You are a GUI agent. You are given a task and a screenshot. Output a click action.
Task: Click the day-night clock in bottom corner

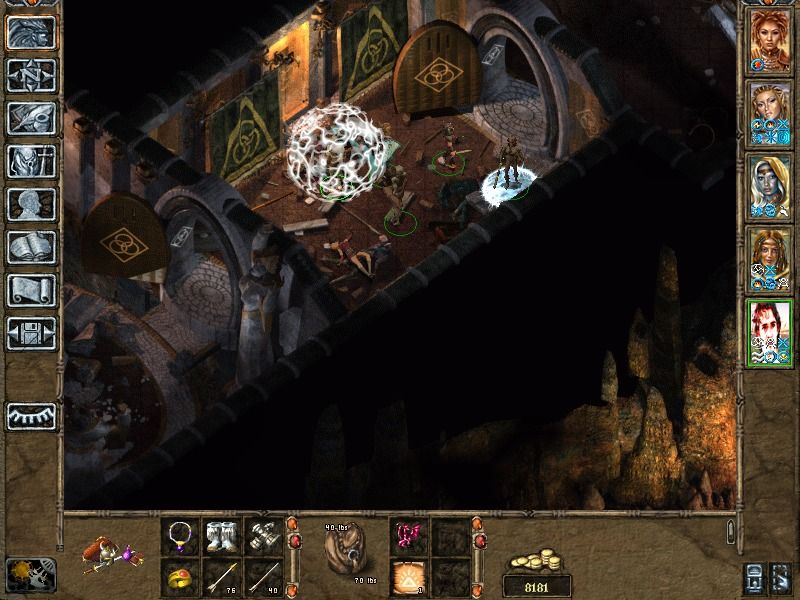click(x=31, y=574)
